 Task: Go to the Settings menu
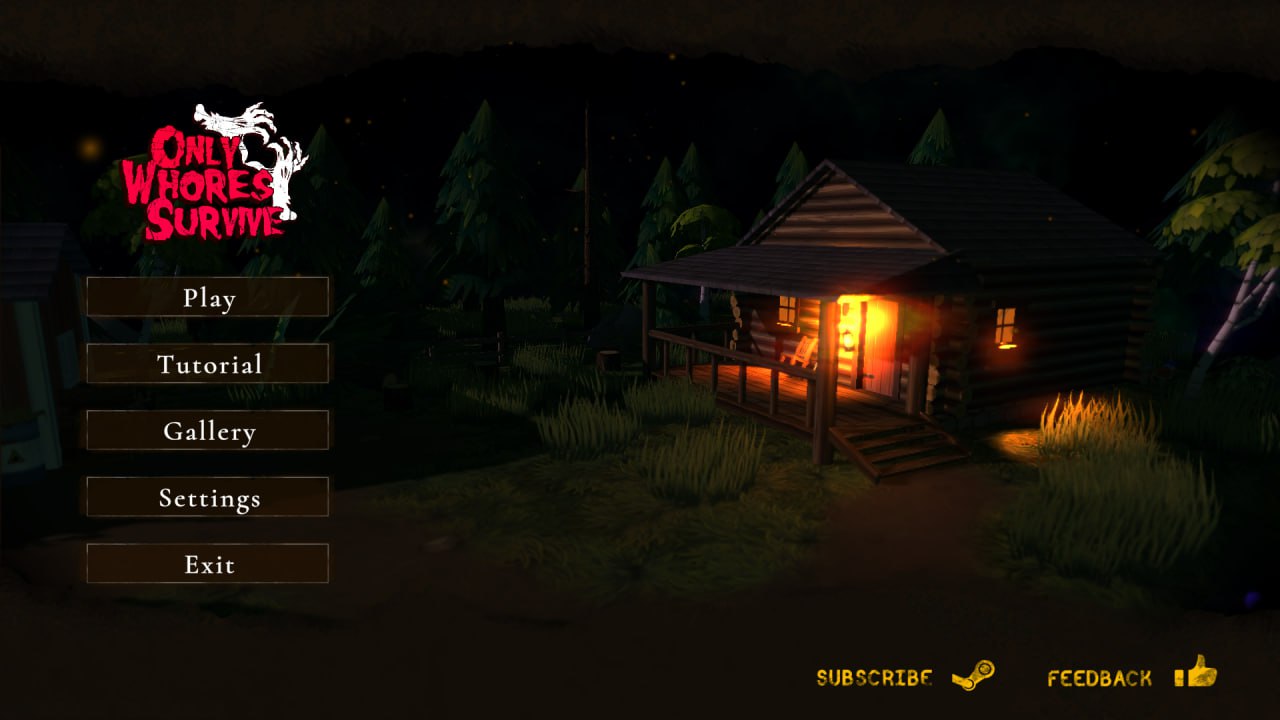click(x=208, y=497)
